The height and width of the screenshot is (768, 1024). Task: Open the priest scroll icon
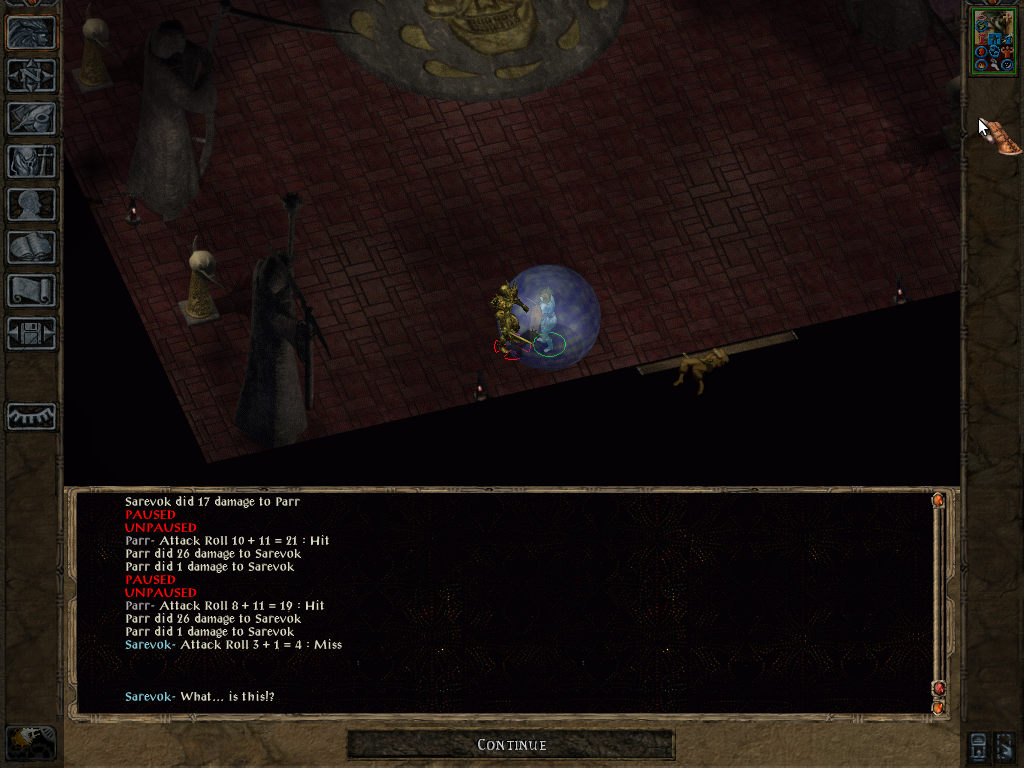[x=31, y=291]
